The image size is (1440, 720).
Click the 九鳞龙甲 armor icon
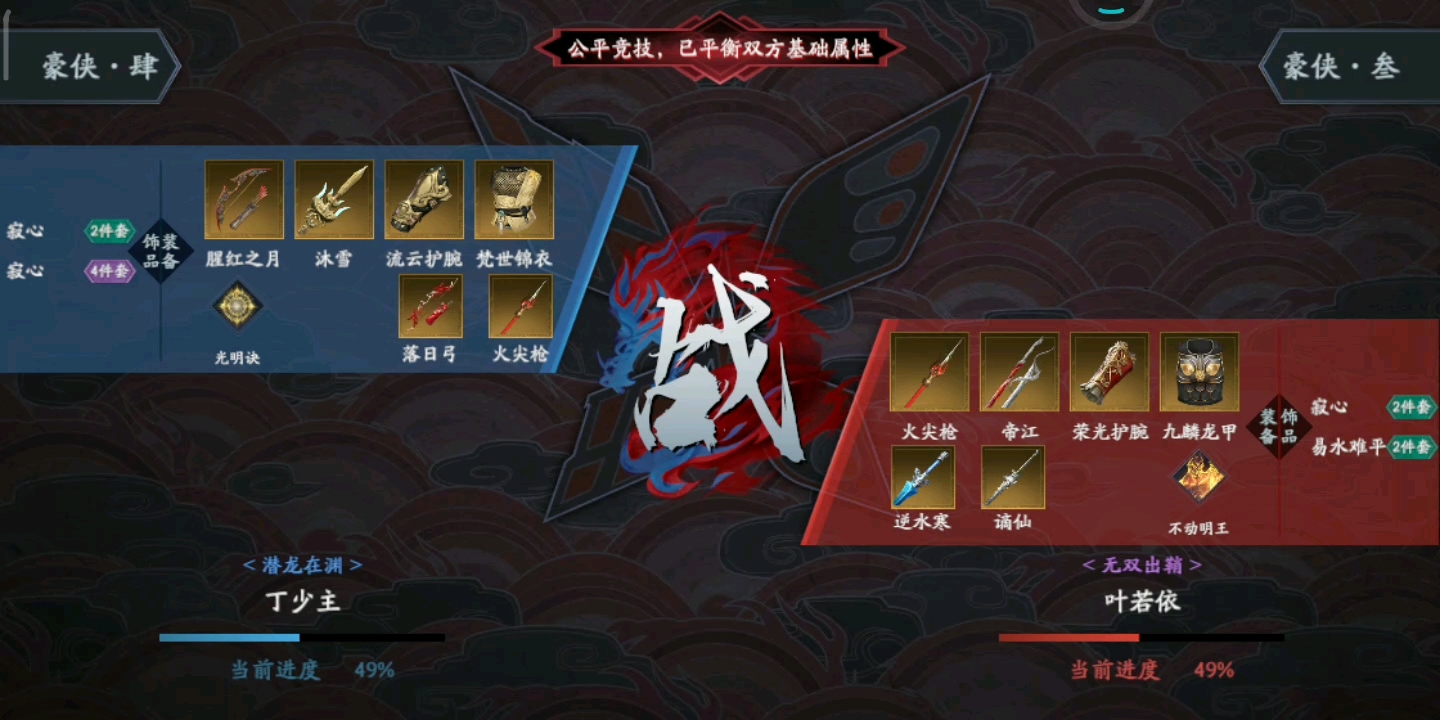coord(1197,372)
